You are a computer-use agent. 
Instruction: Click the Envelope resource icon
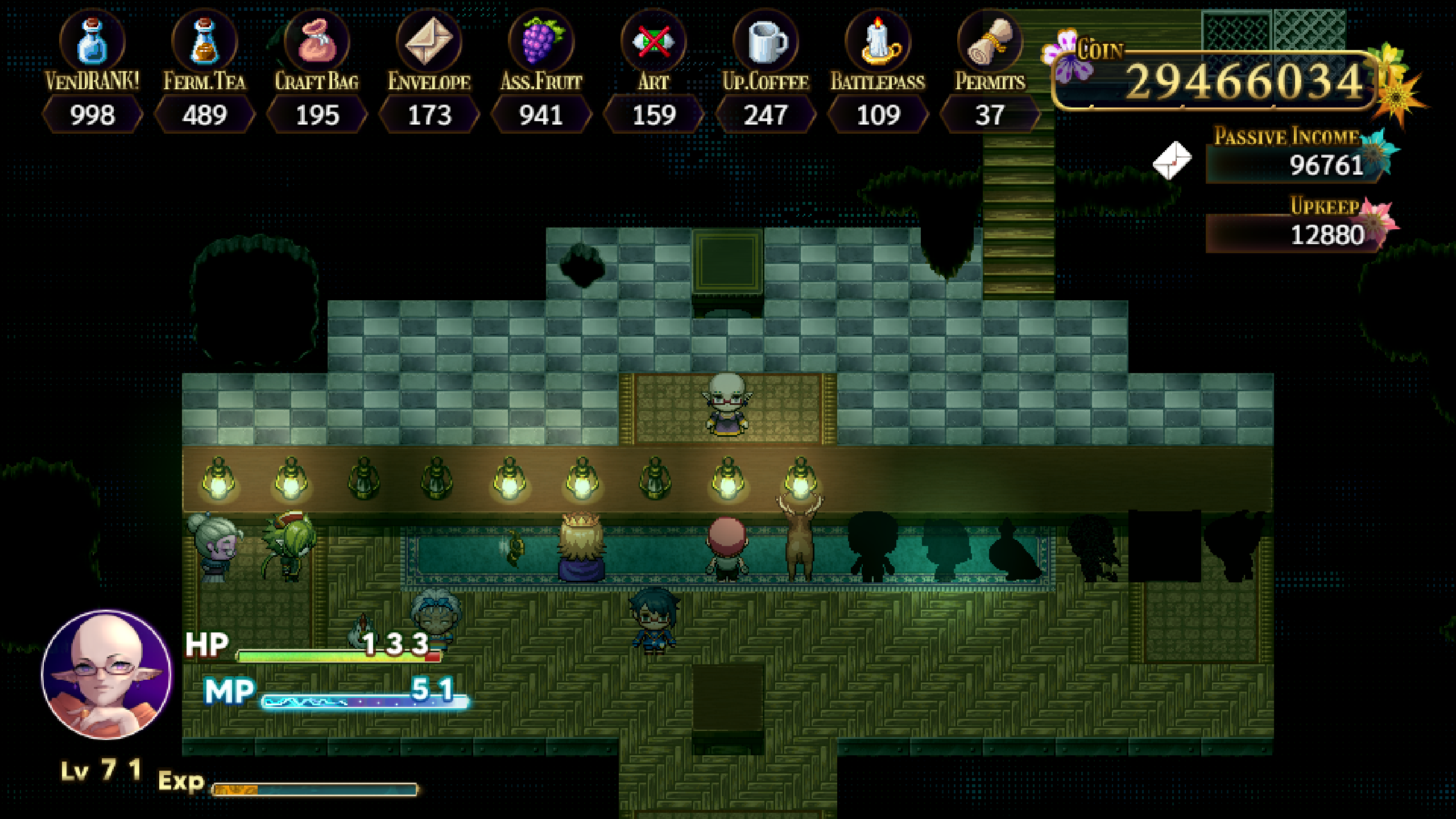[x=428, y=41]
